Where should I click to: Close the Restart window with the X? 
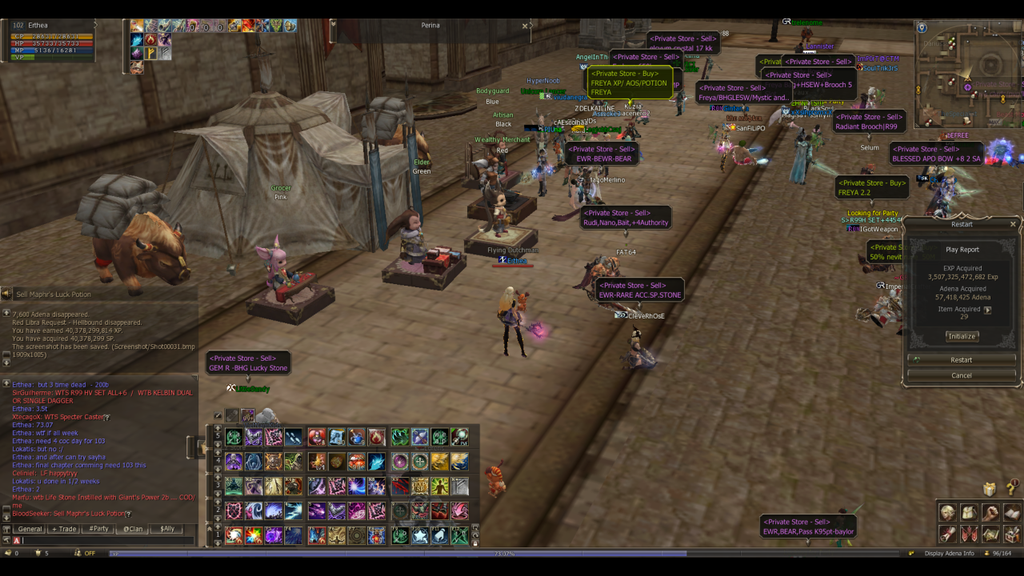pyautogui.click(x=1012, y=225)
